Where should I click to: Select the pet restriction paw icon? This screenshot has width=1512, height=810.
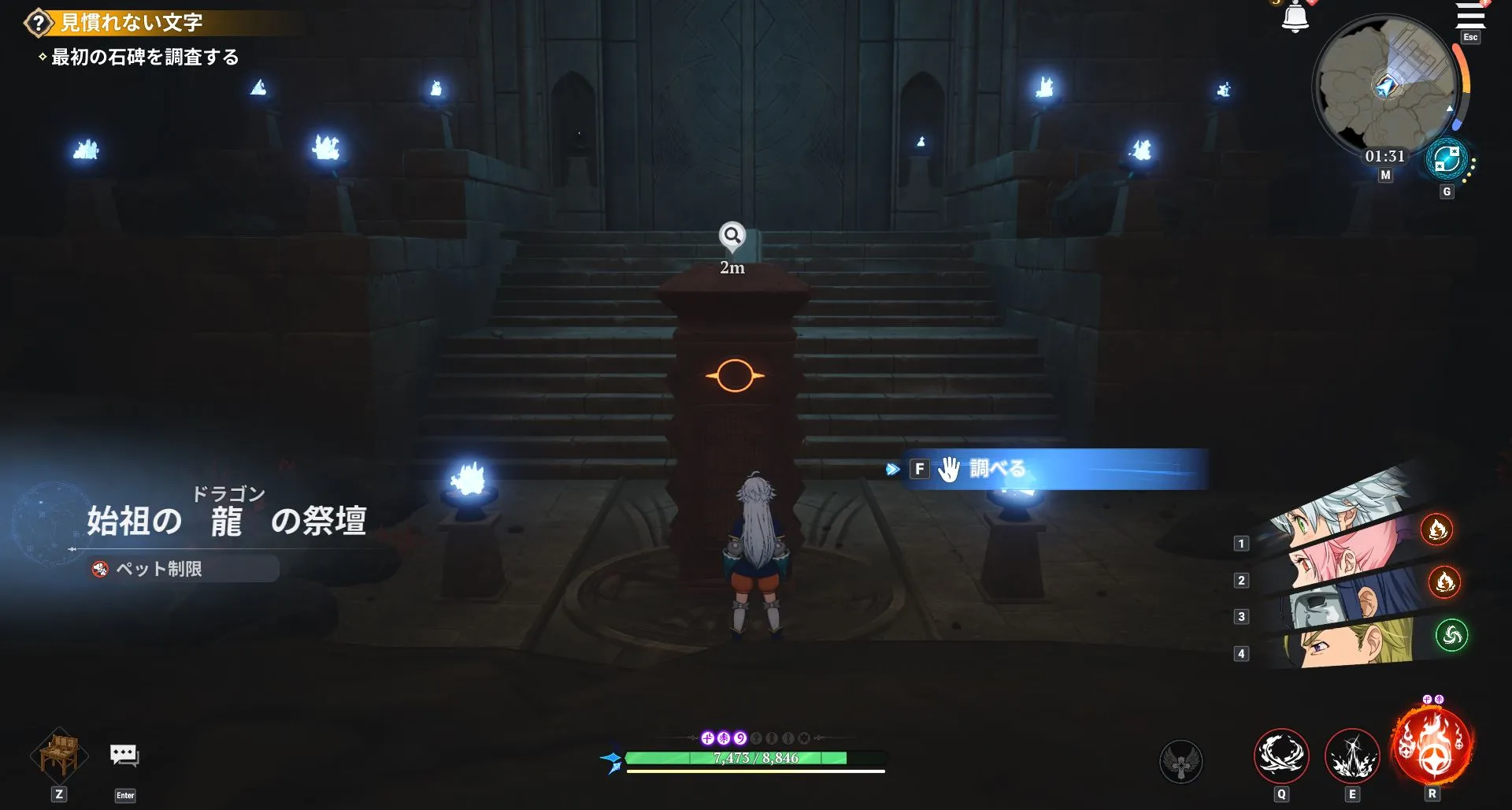(x=98, y=570)
